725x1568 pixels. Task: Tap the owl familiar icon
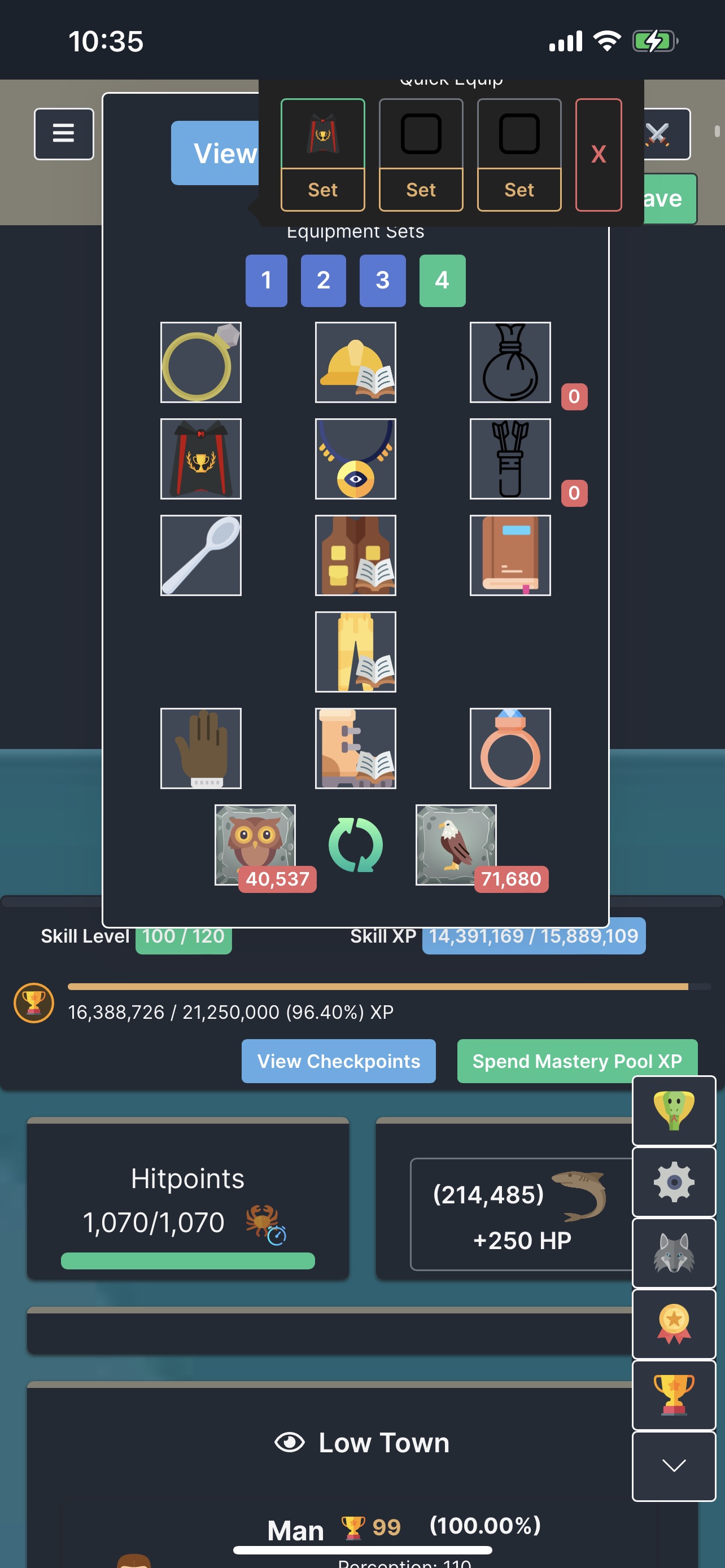pyautogui.click(x=255, y=845)
